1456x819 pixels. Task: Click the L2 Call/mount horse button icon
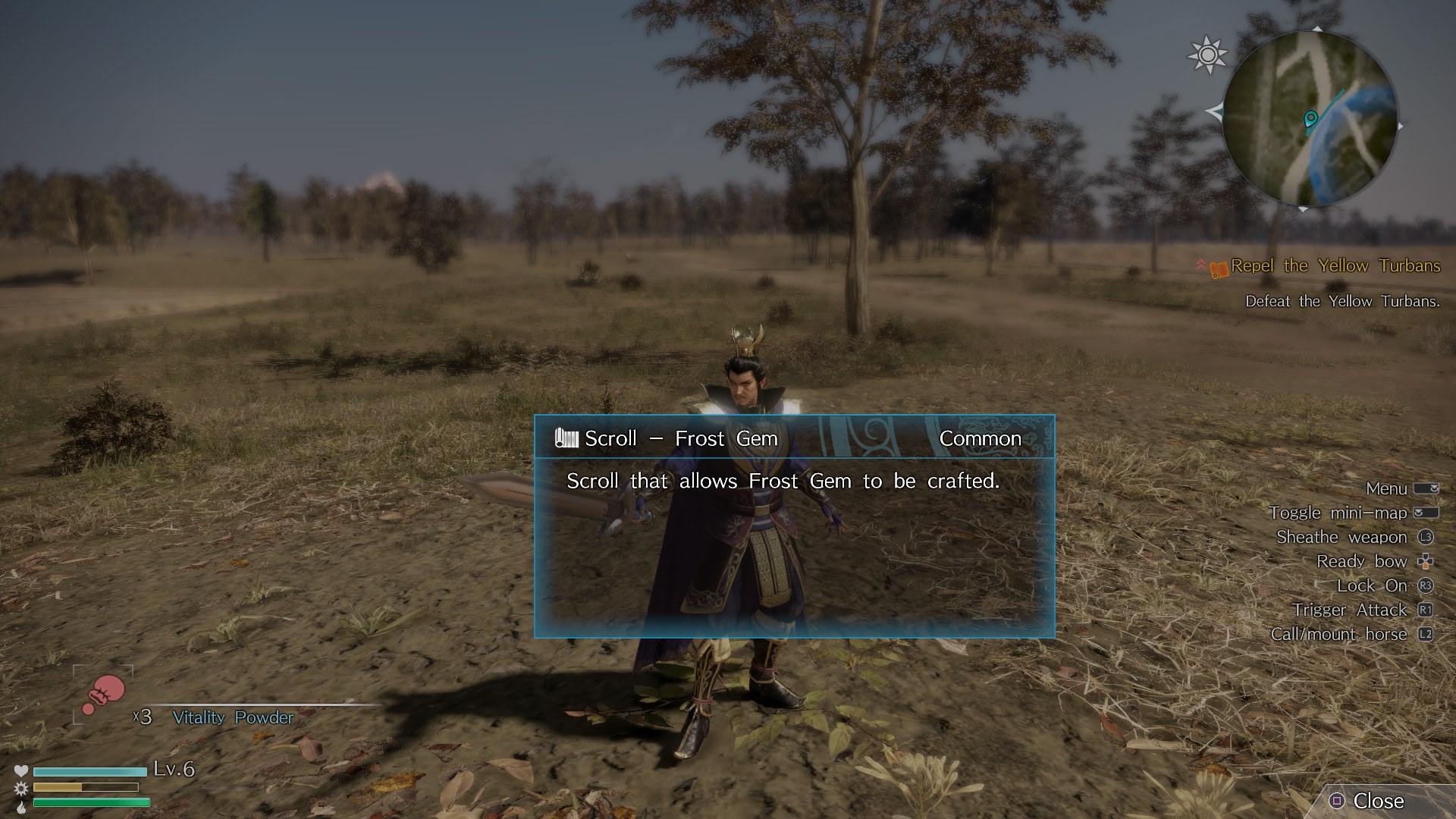(1426, 634)
